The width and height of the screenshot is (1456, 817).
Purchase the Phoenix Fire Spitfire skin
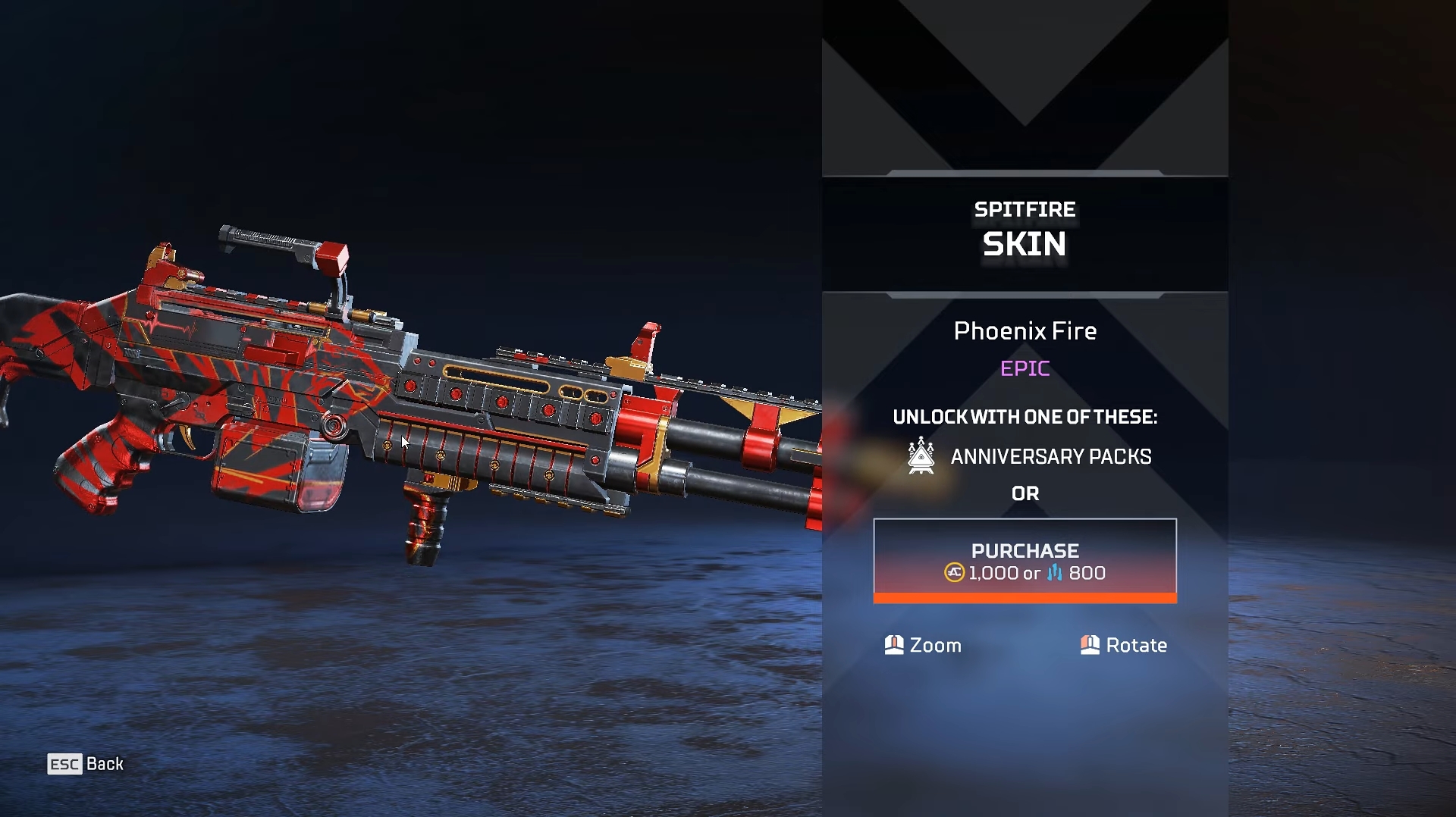[x=1025, y=560]
